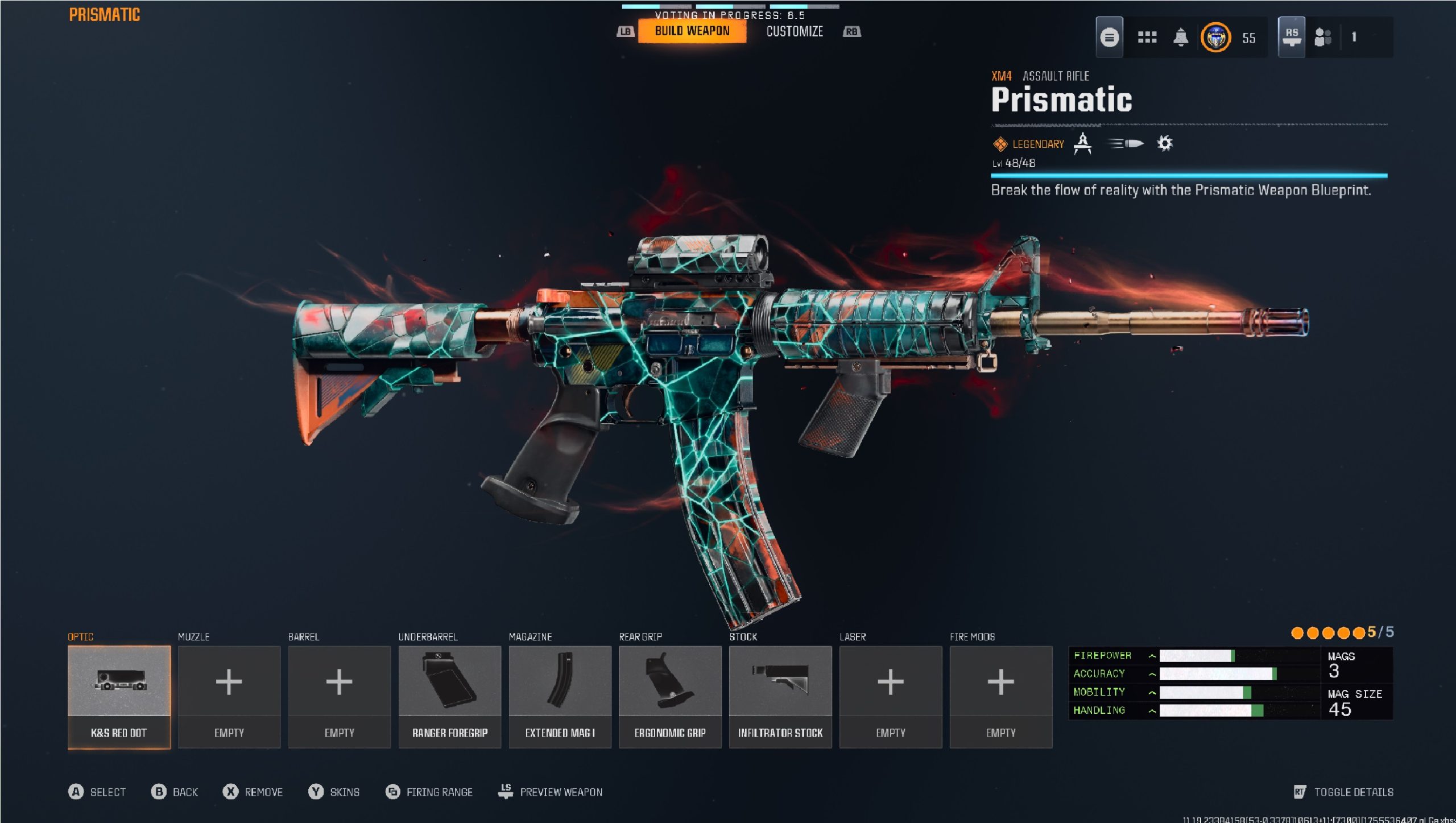Screen dimensions: 1456x823
Task: Open the Infiltrator Stock slot
Action: (x=780, y=696)
